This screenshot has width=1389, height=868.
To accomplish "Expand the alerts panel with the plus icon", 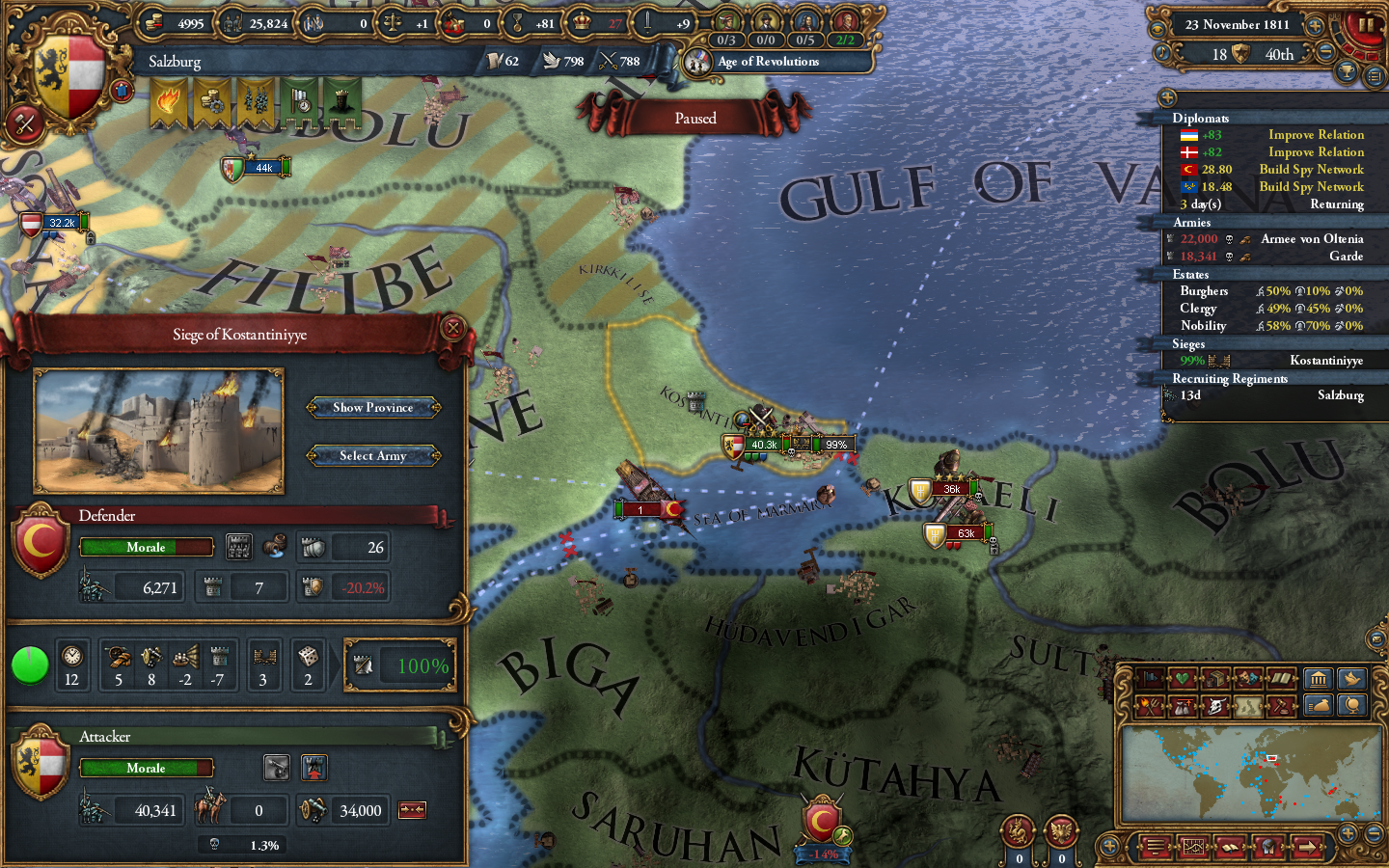I will pyautogui.click(x=1168, y=96).
